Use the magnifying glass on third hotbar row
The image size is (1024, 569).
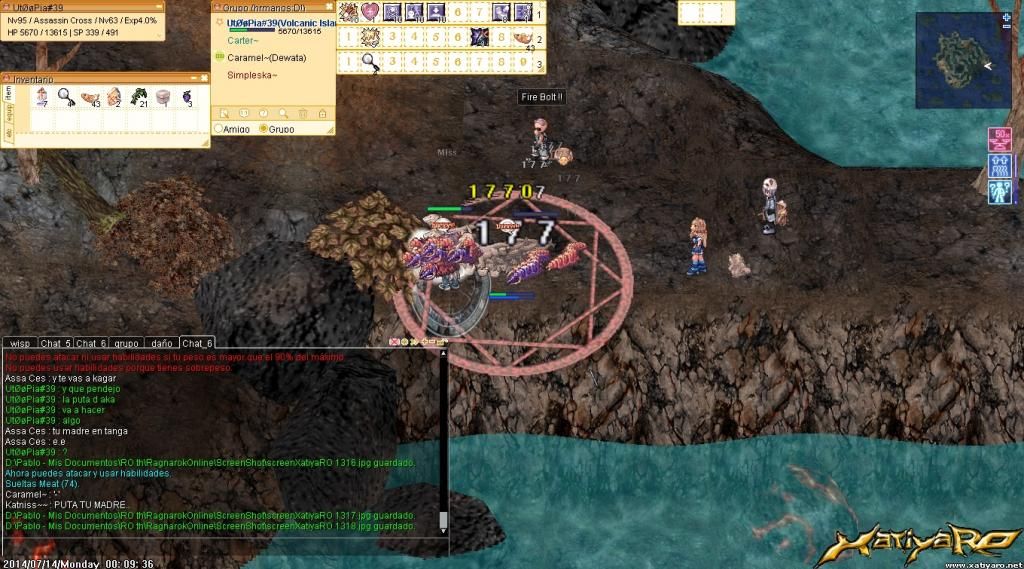click(x=369, y=62)
